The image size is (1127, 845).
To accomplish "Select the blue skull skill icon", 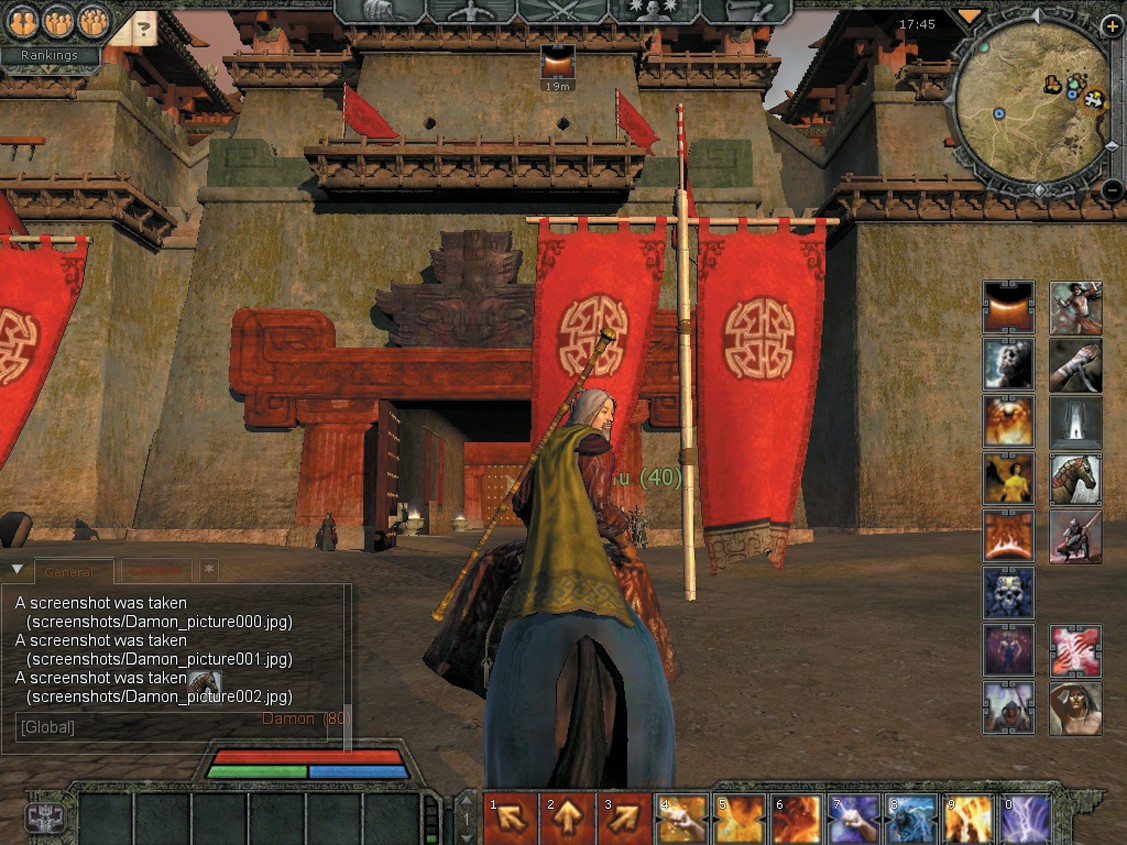I will 1009,593.
